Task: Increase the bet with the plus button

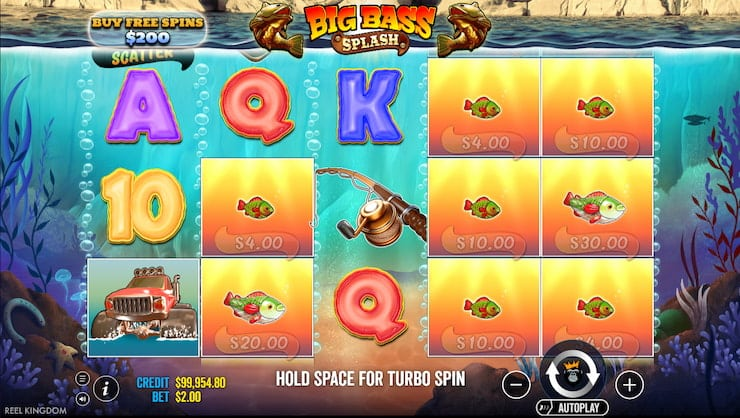Action: (629, 382)
